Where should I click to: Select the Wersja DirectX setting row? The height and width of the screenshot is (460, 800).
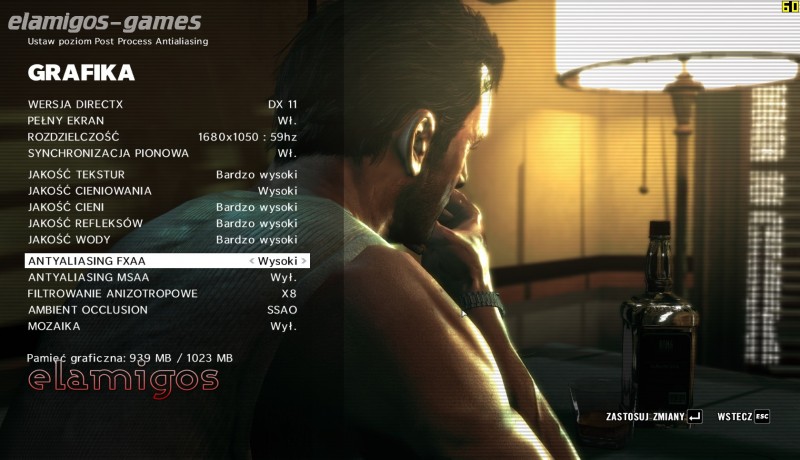pos(162,104)
